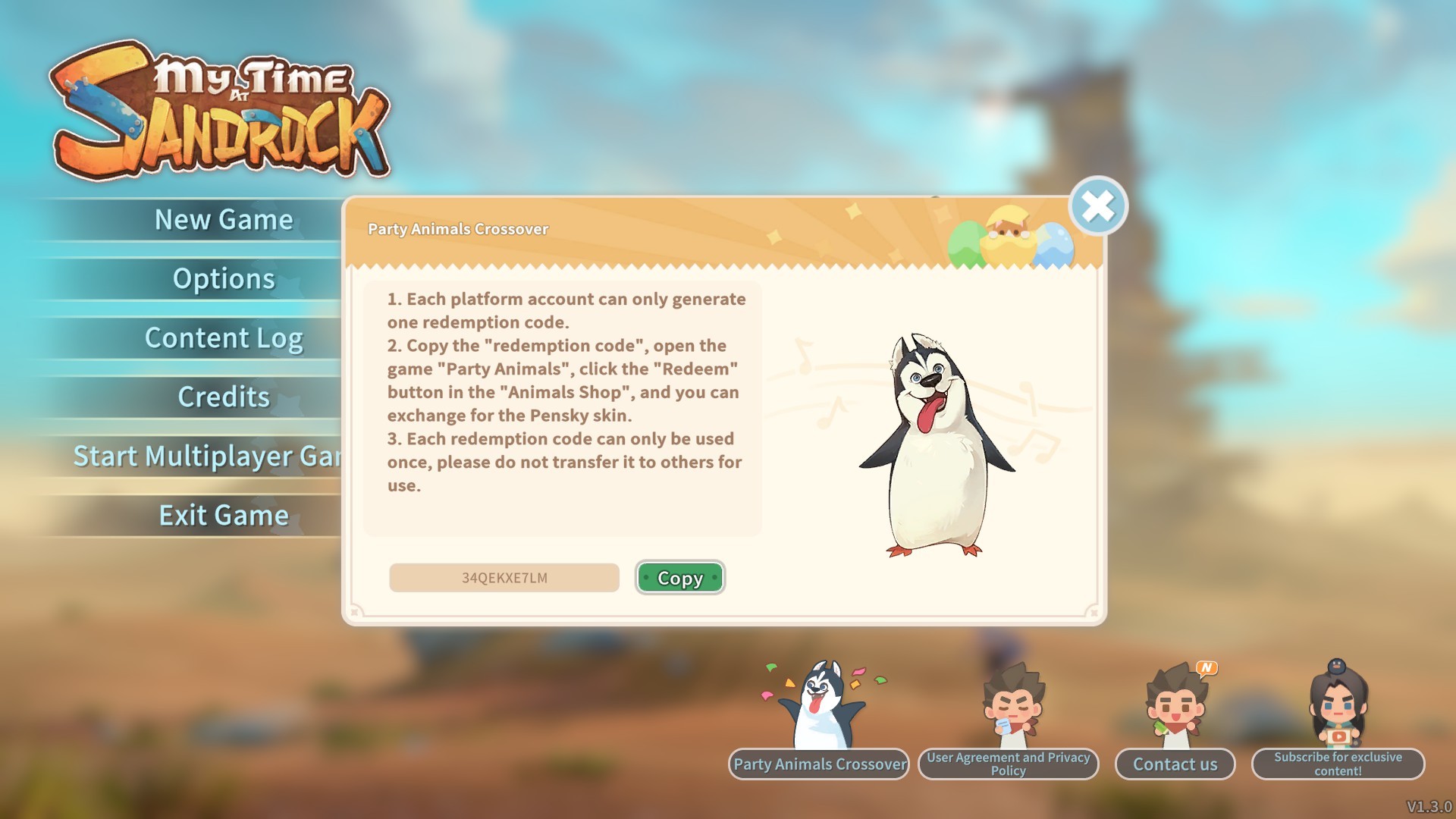Start a New Game

pyautogui.click(x=223, y=220)
